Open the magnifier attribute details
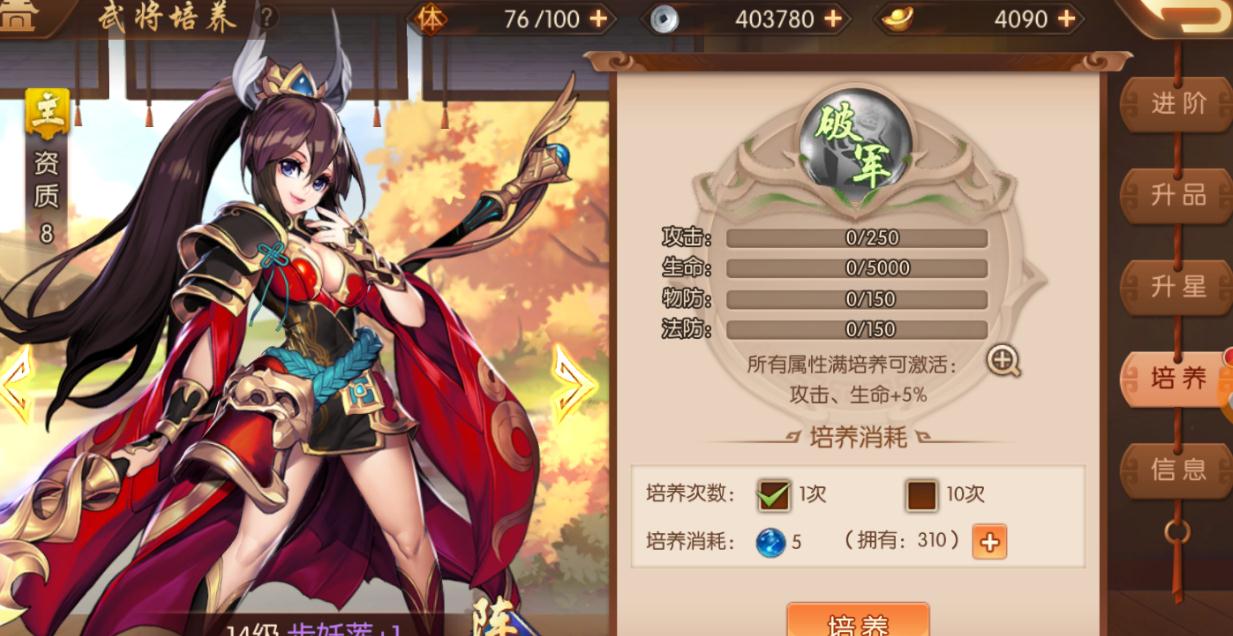This screenshot has height=636, width=1233. [x=1003, y=361]
